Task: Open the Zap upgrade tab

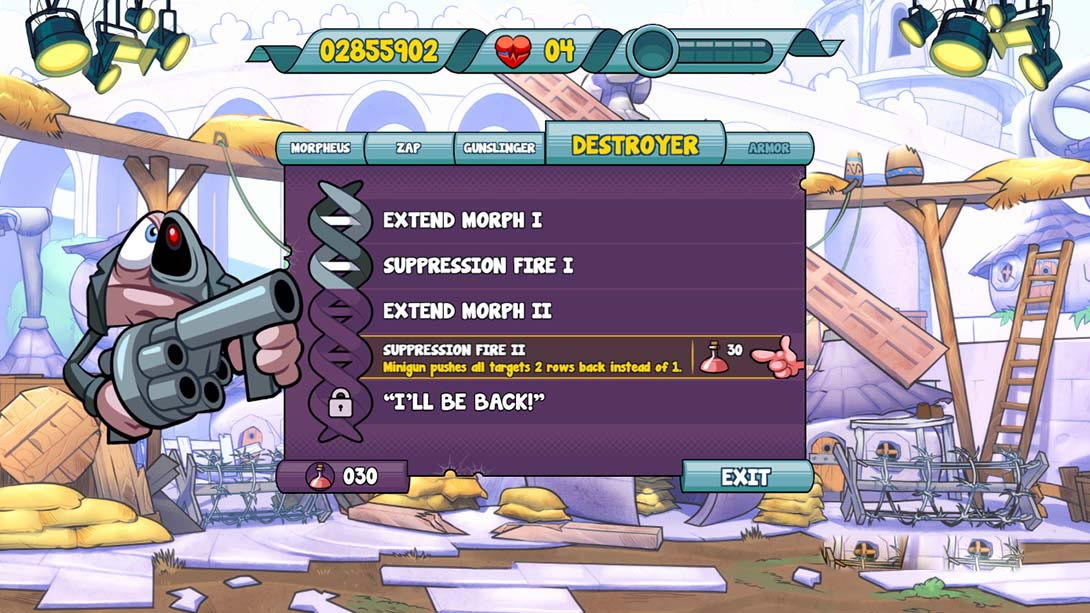Action: click(x=408, y=148)
